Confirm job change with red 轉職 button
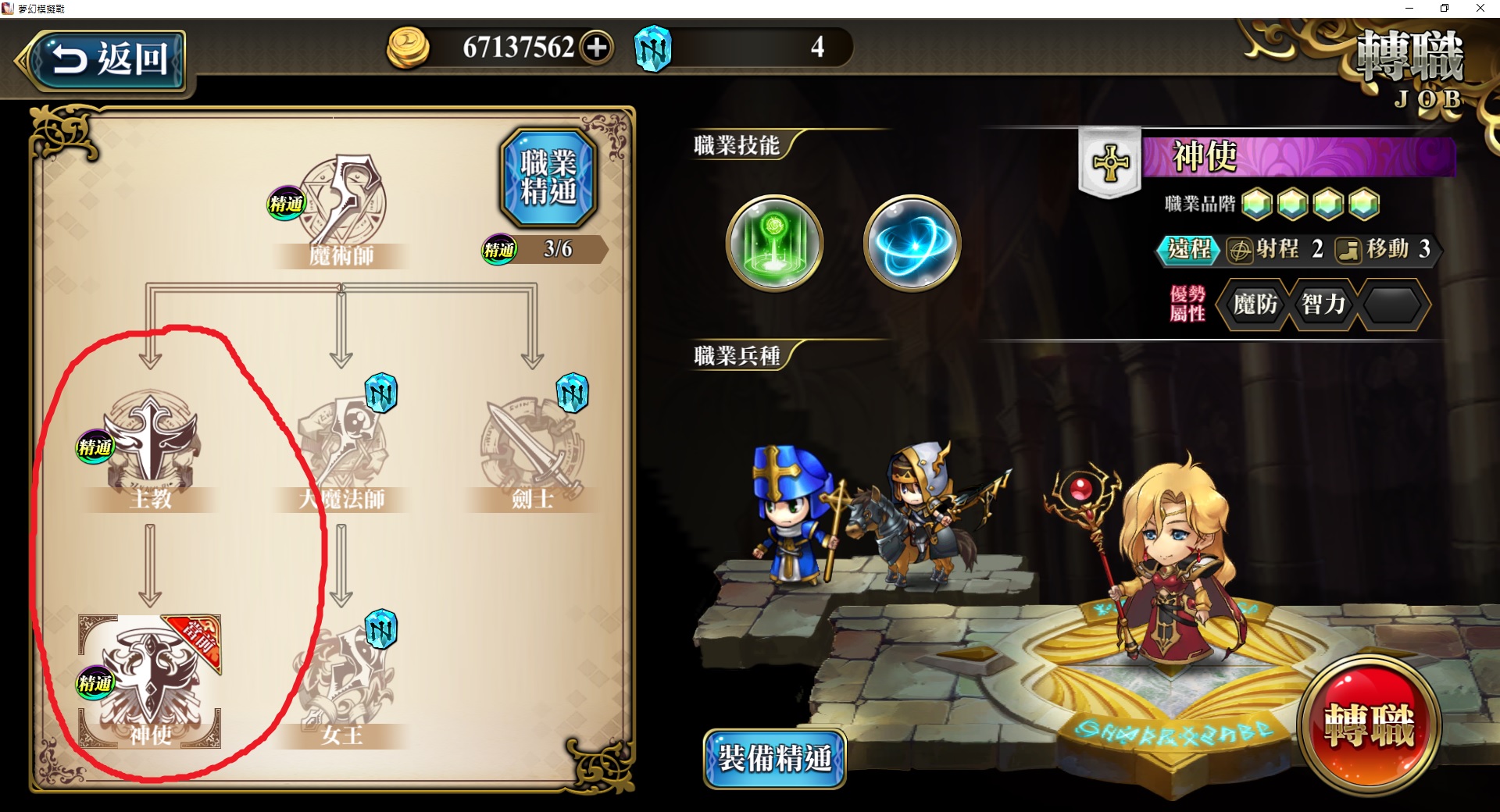 [1369, 725]
